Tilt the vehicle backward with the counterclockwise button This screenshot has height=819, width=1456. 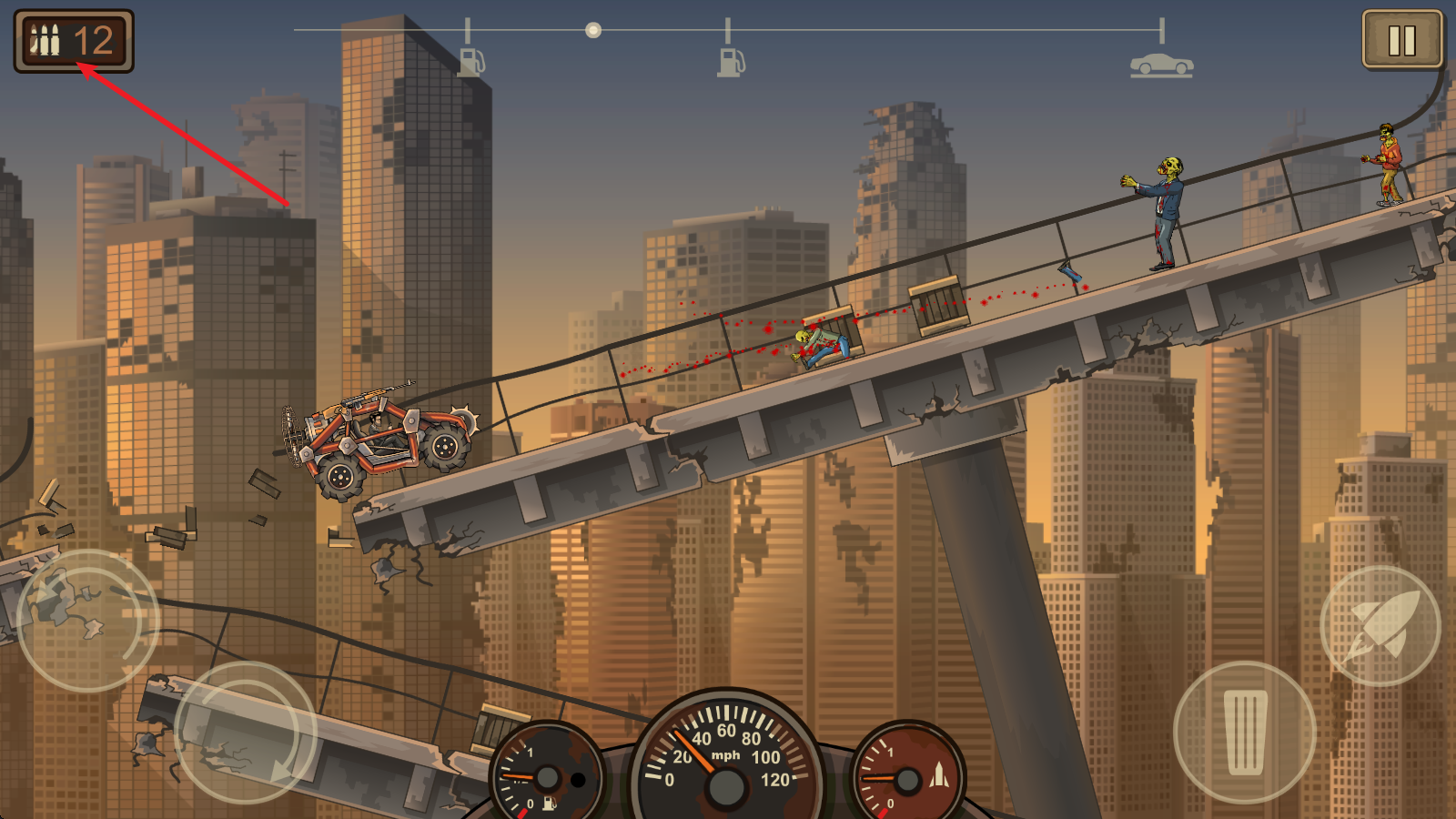tap(87, 621)
